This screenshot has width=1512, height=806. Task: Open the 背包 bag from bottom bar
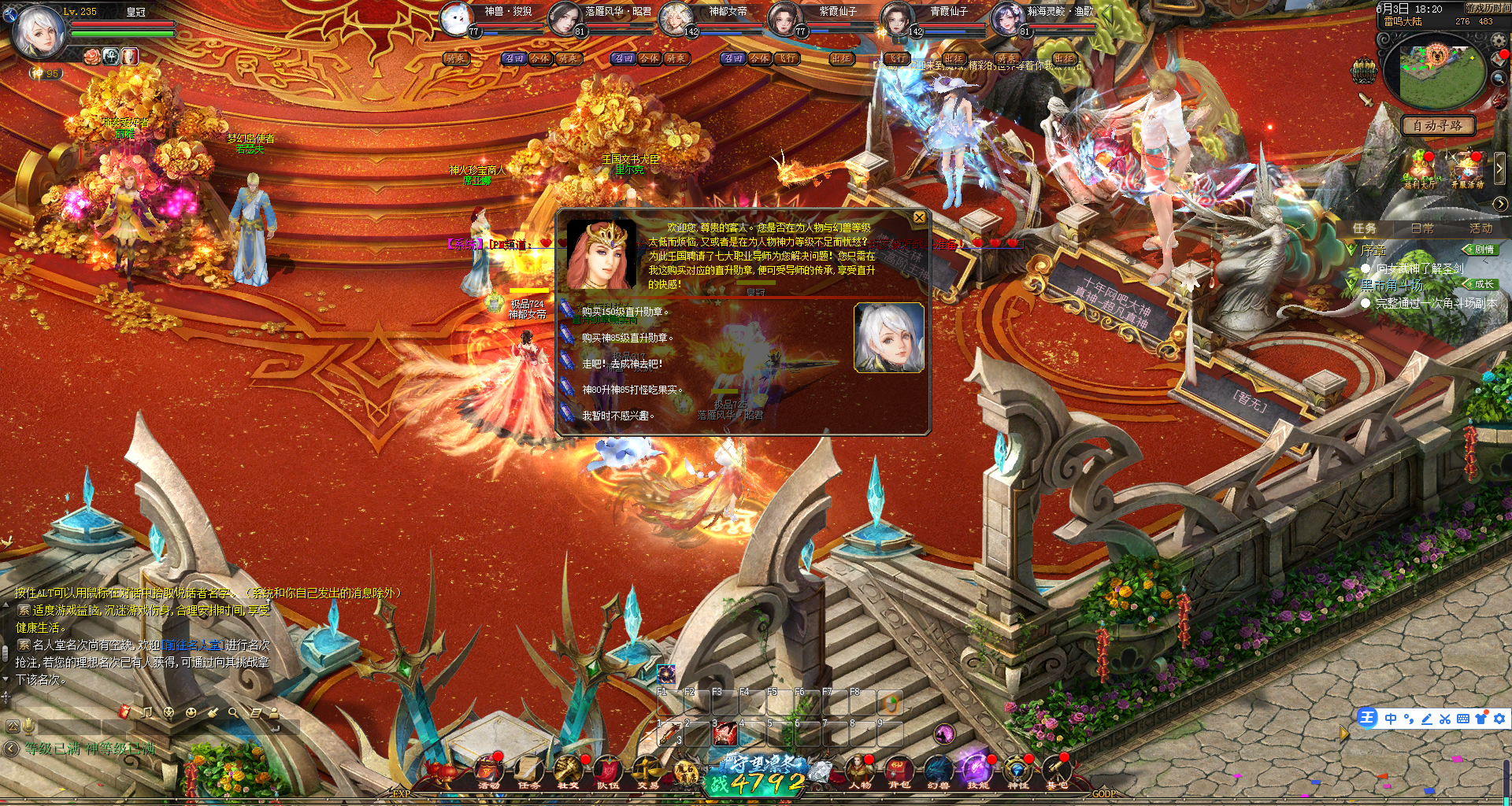pos(899,771)
